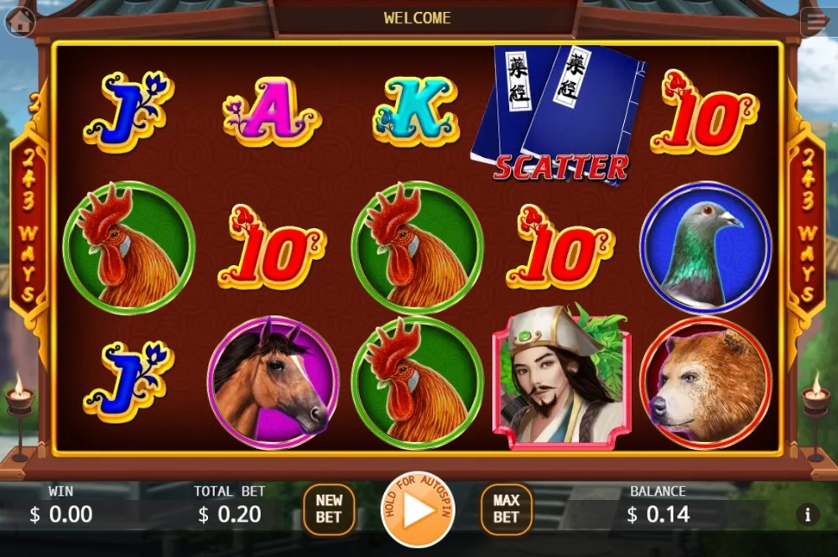Go to the home screen icon
This screenshot has height=557, width=838.
pos(19,22)
